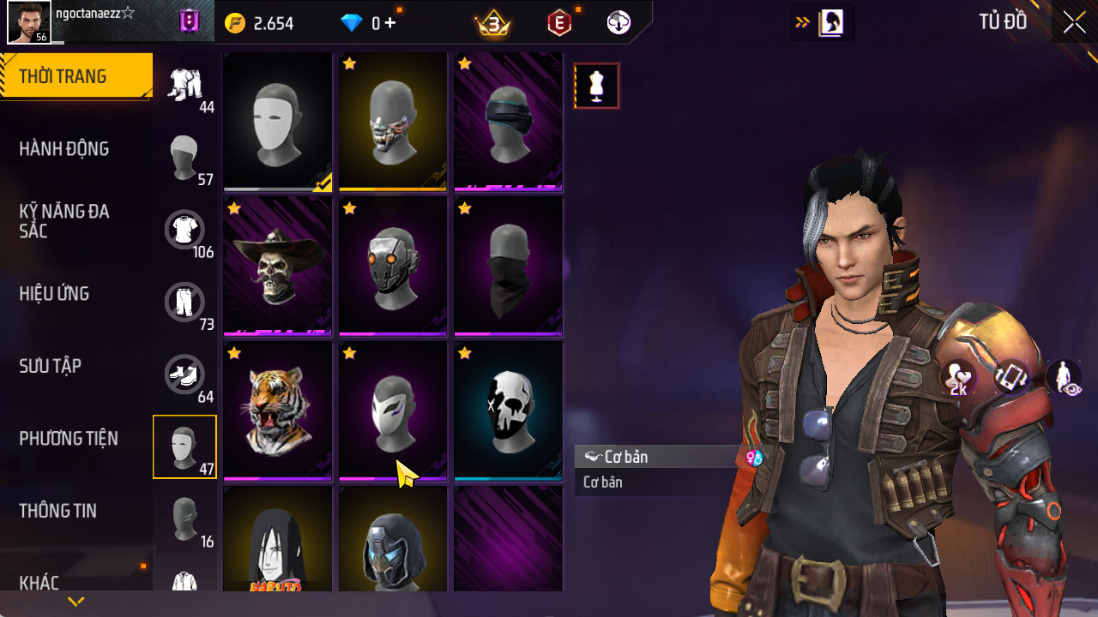Open the shoes category with 64 items
The width and height of the screenshot is (1098, 617).
(x=185, y=376)
